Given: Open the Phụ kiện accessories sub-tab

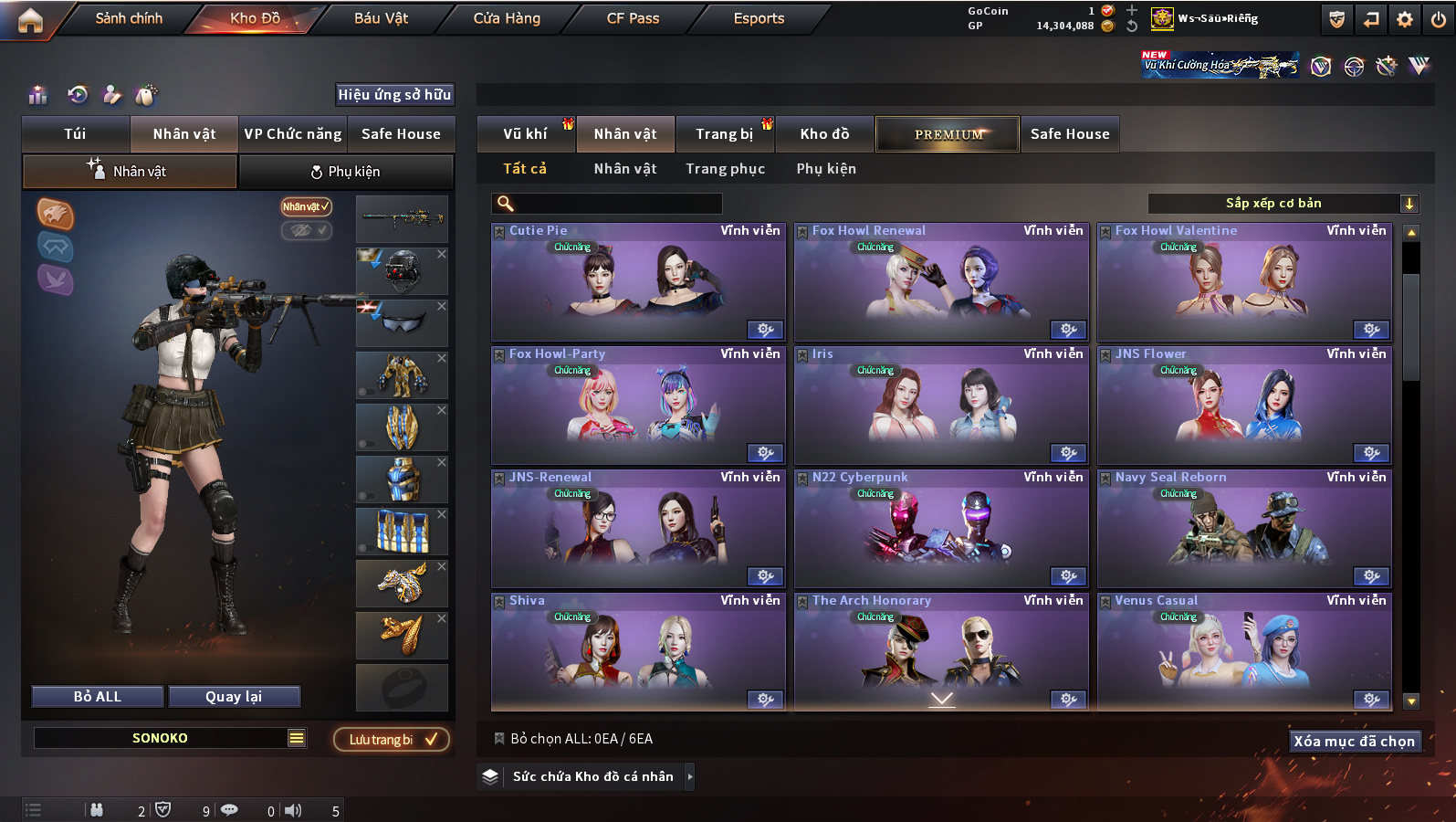Looking at the screenshot, I should point(346,172).
